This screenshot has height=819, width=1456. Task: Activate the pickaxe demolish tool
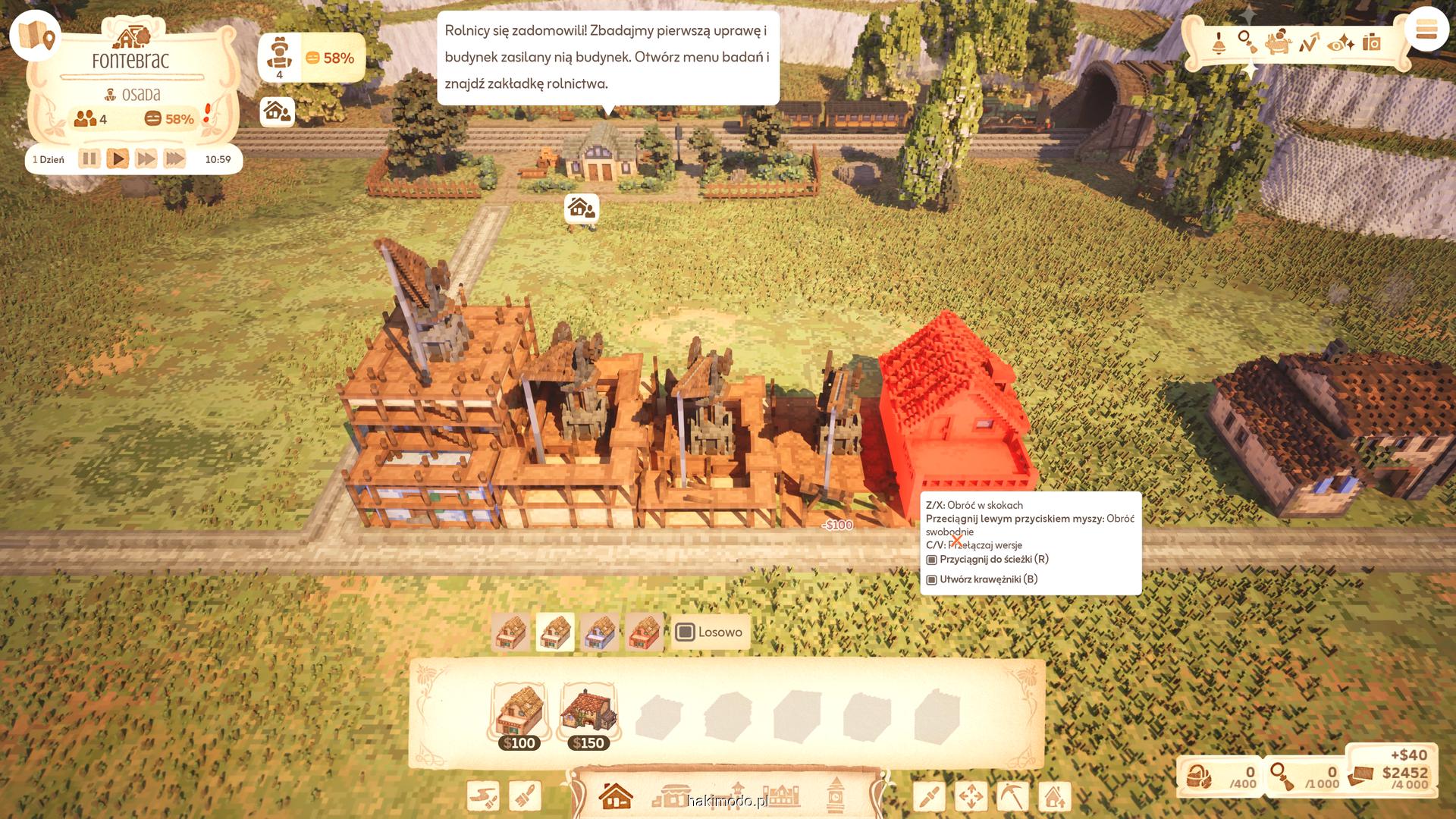tap(1012, 796)
